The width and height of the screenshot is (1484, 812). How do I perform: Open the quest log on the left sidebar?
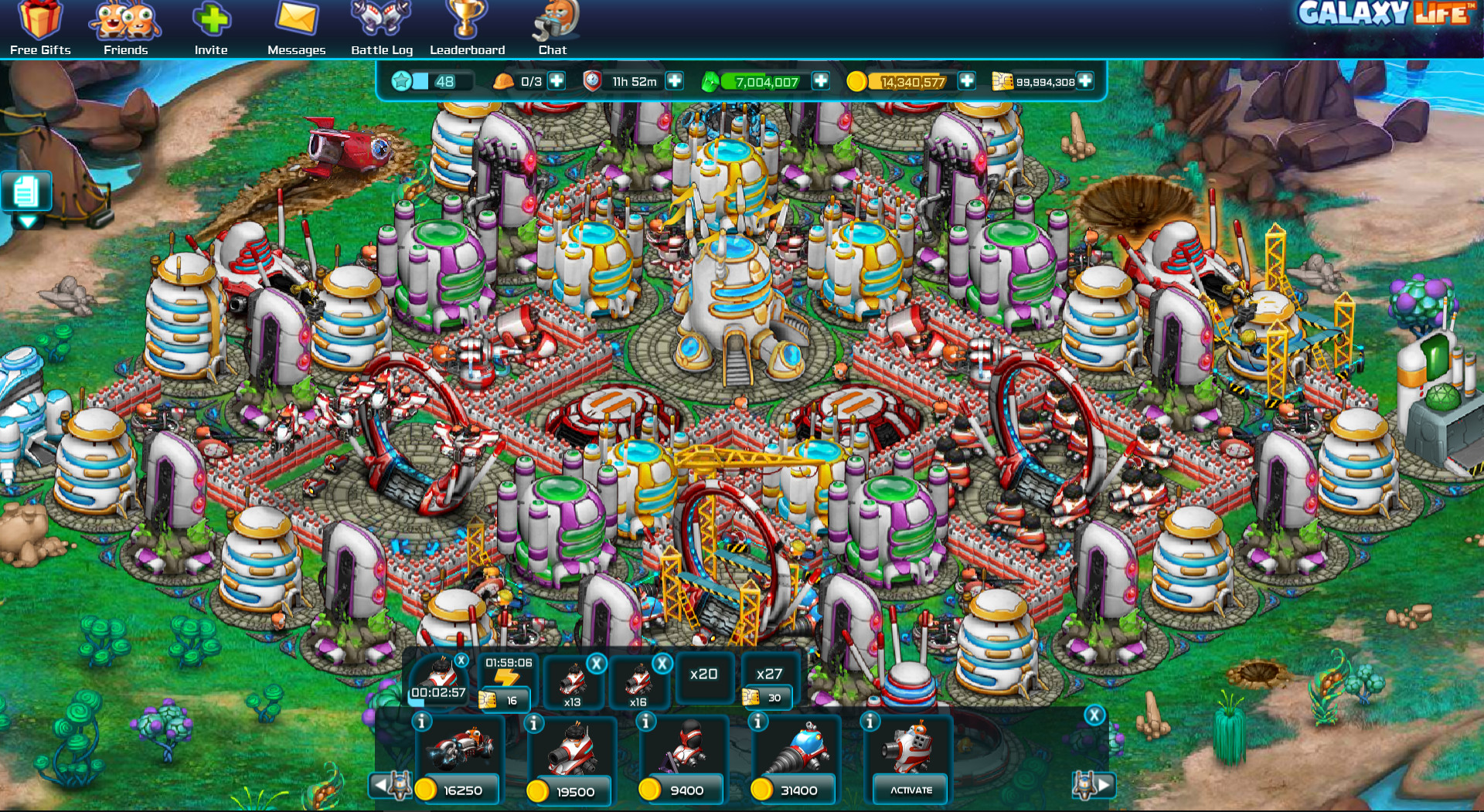[25, 189]
